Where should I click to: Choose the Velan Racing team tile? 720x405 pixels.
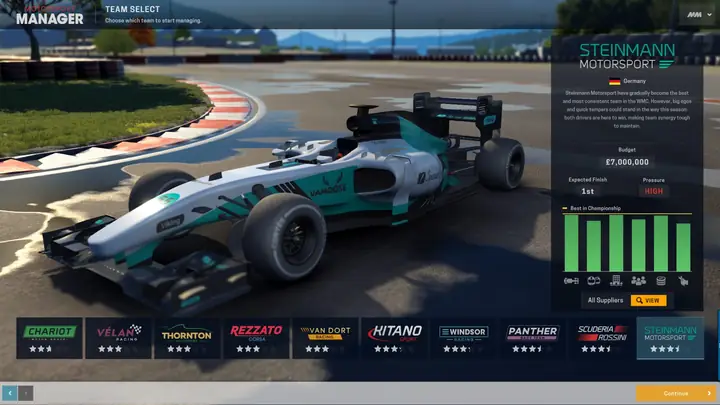118,338
